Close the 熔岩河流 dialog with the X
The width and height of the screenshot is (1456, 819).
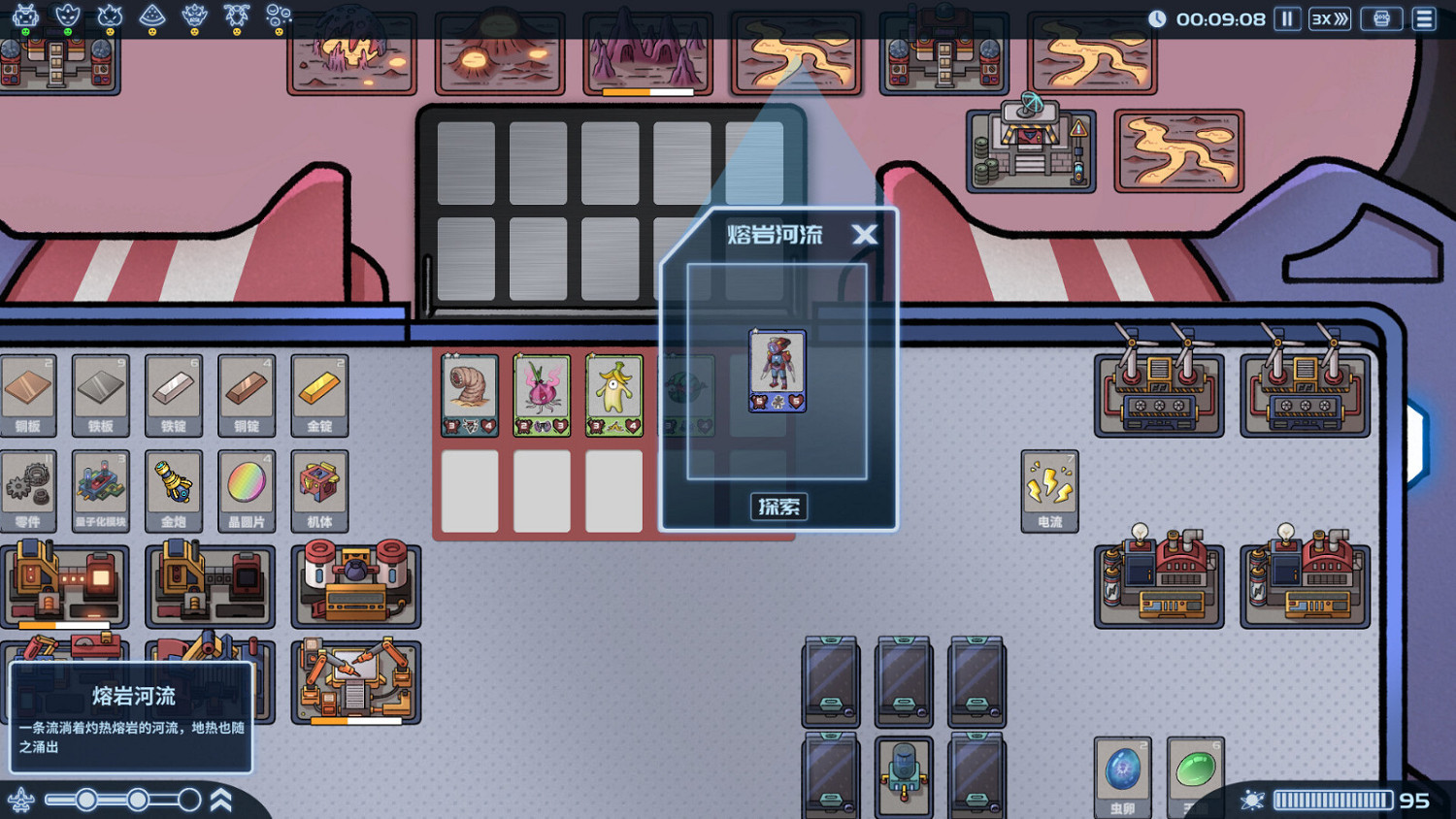[x=865, y=235]
